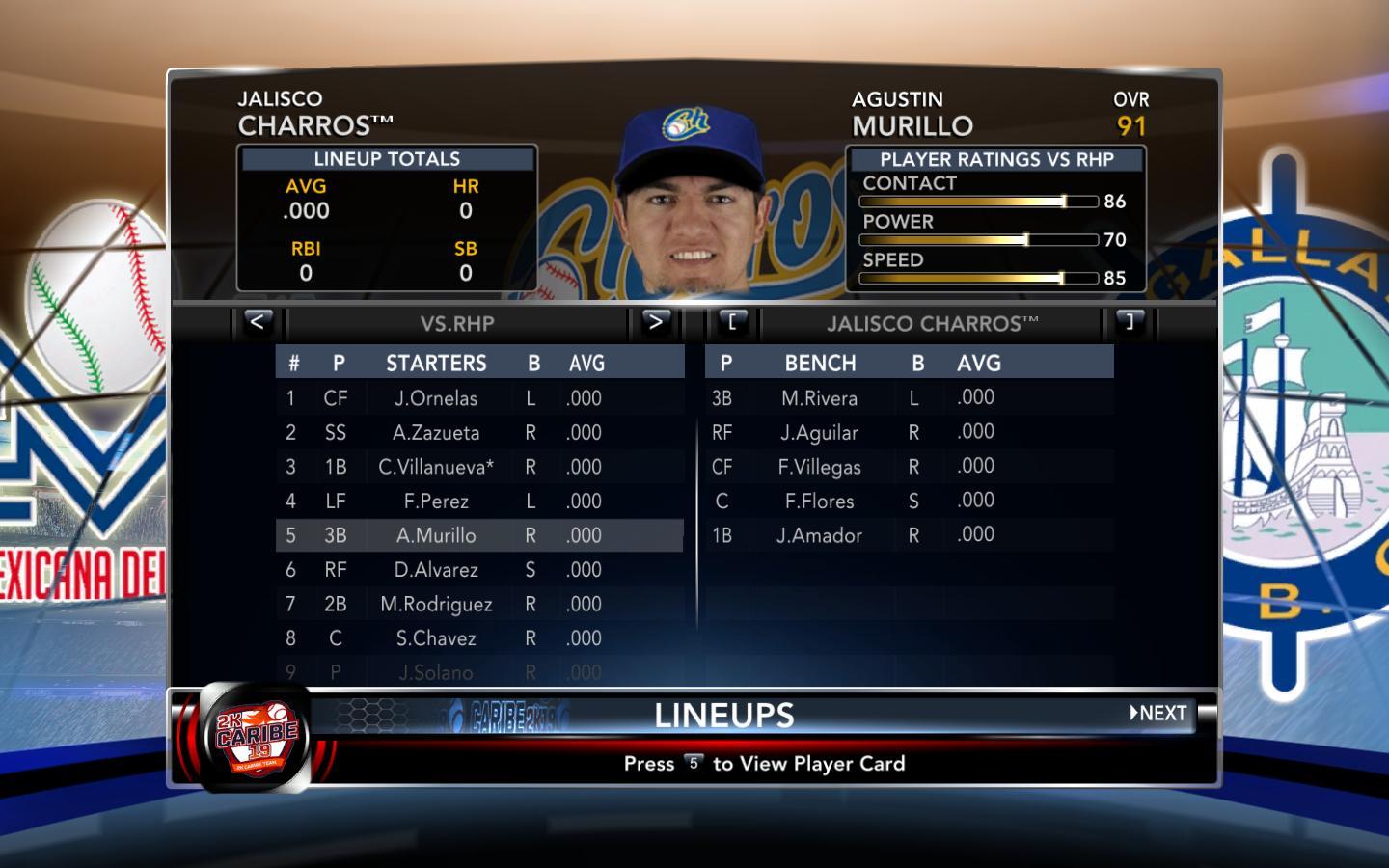Viewport: 1389px width, 868px height.
Task: Click the right arrow beside VS.RHP
Action: point(655,322)
